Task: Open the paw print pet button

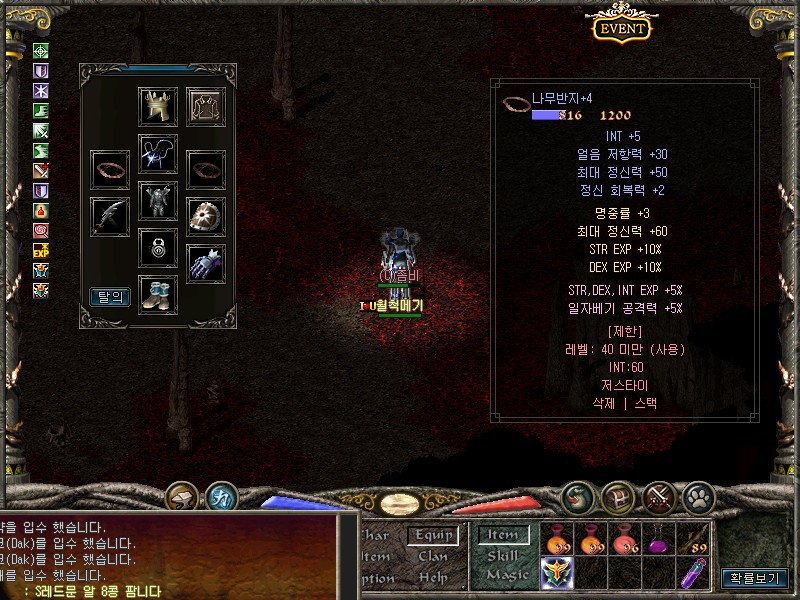Action: 697,496
